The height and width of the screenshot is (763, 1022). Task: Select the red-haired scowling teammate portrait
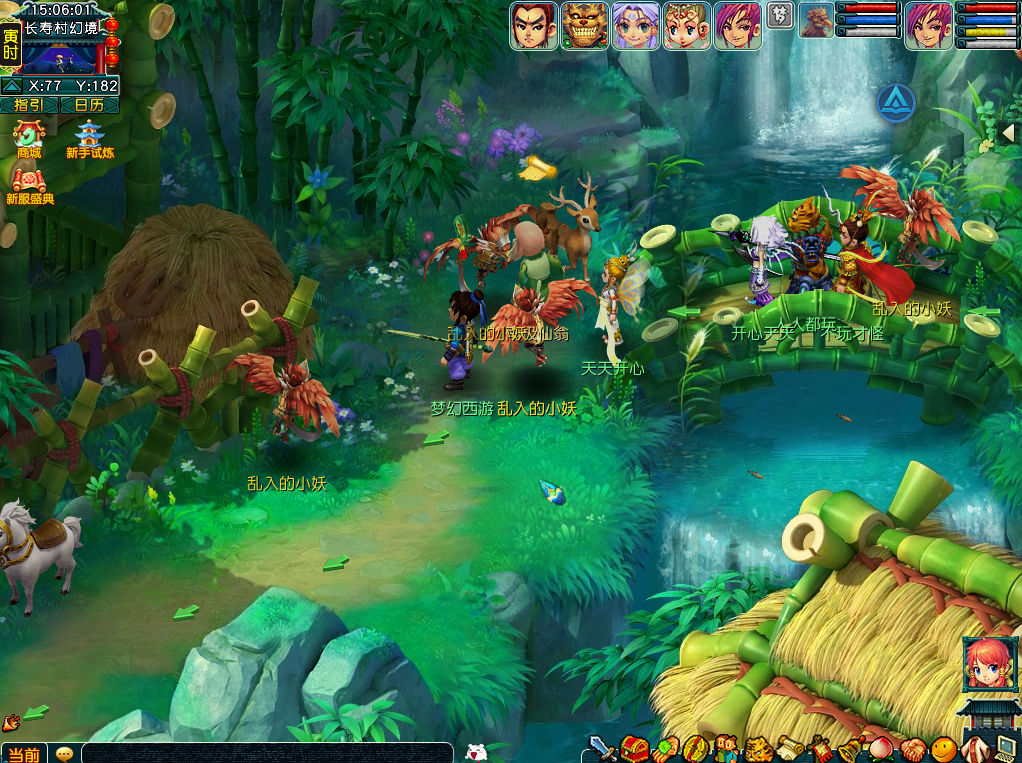coord(534,26)
